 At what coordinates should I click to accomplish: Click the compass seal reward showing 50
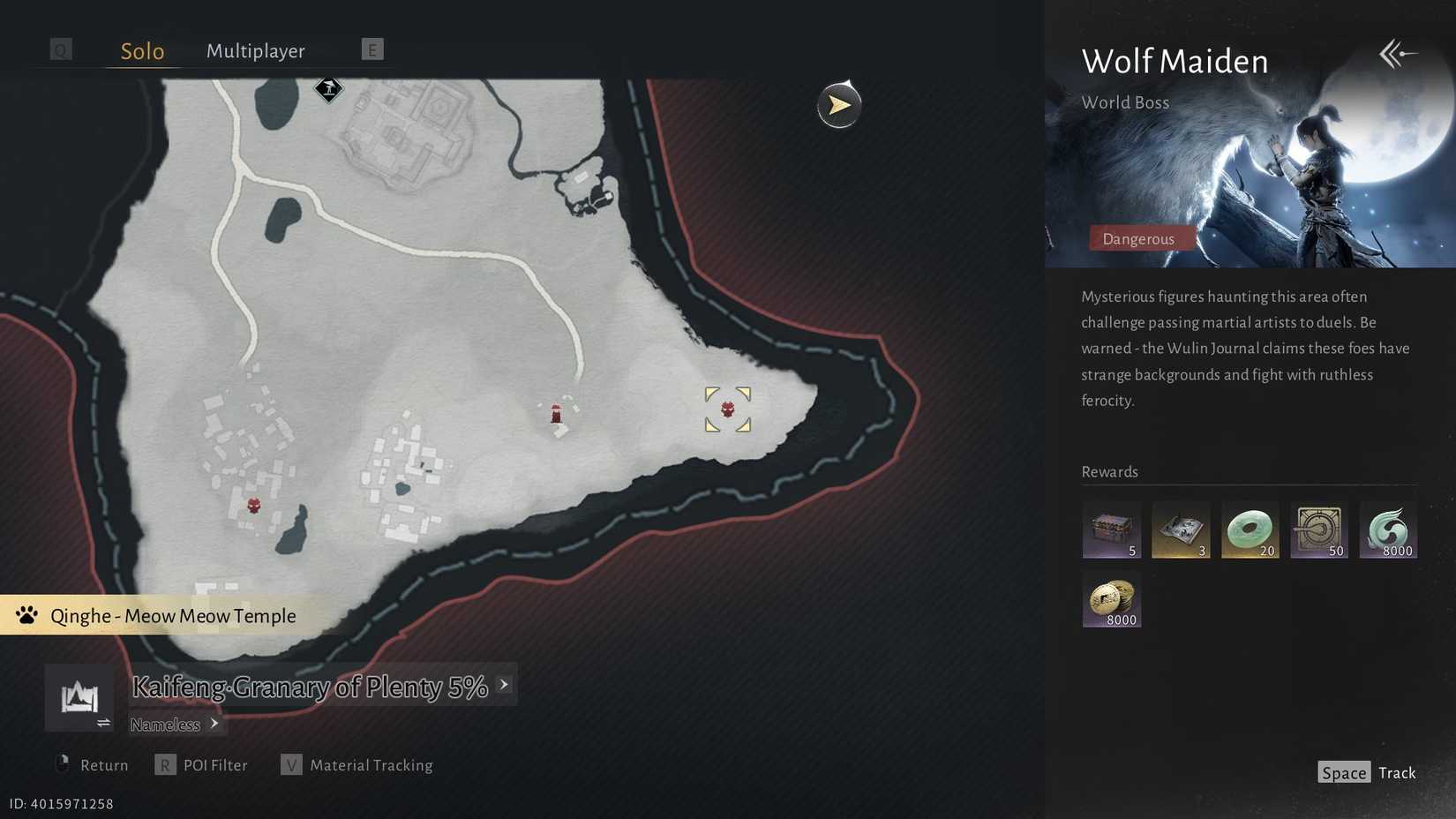1319,530
